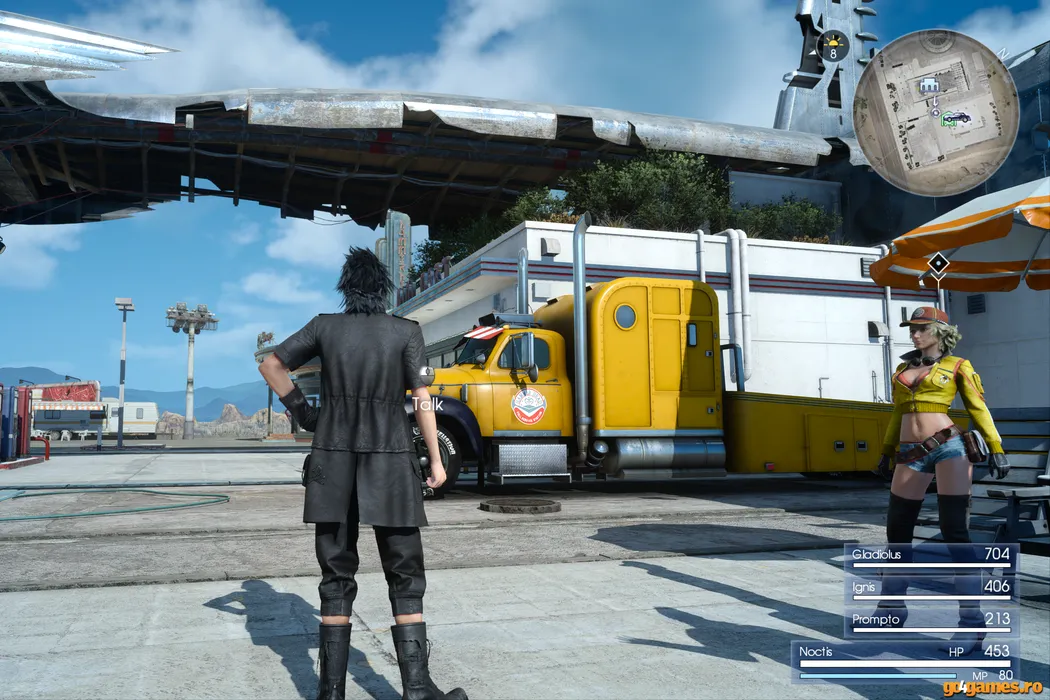Image resolution: width=1050 pixels, height=700 pixels.
Task: Select the diamond marker above the mechanic
Action: click(938, 264)
